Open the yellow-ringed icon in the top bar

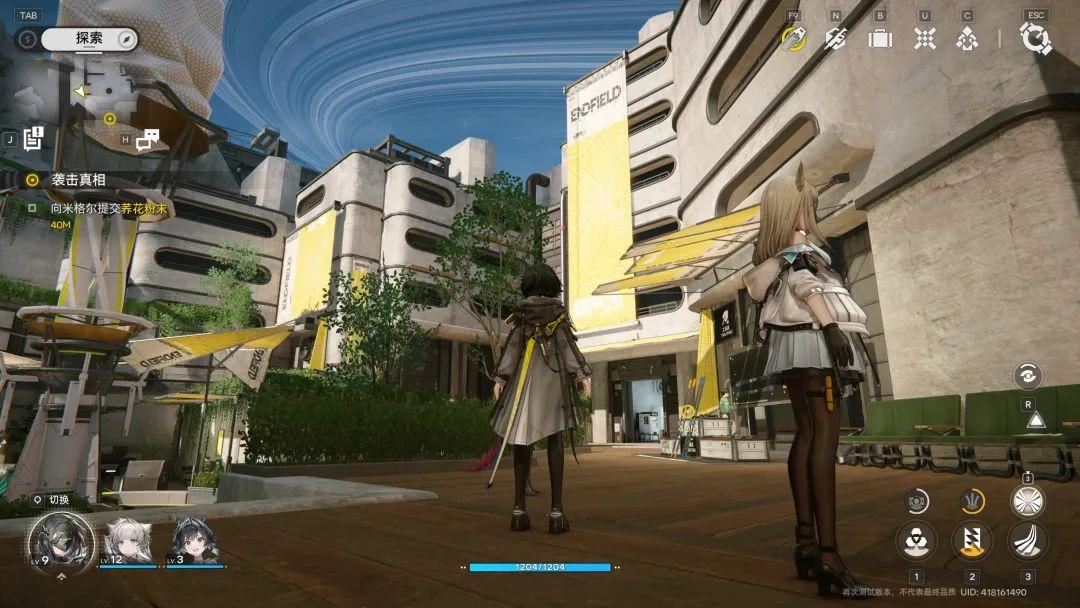pos(793,38)
